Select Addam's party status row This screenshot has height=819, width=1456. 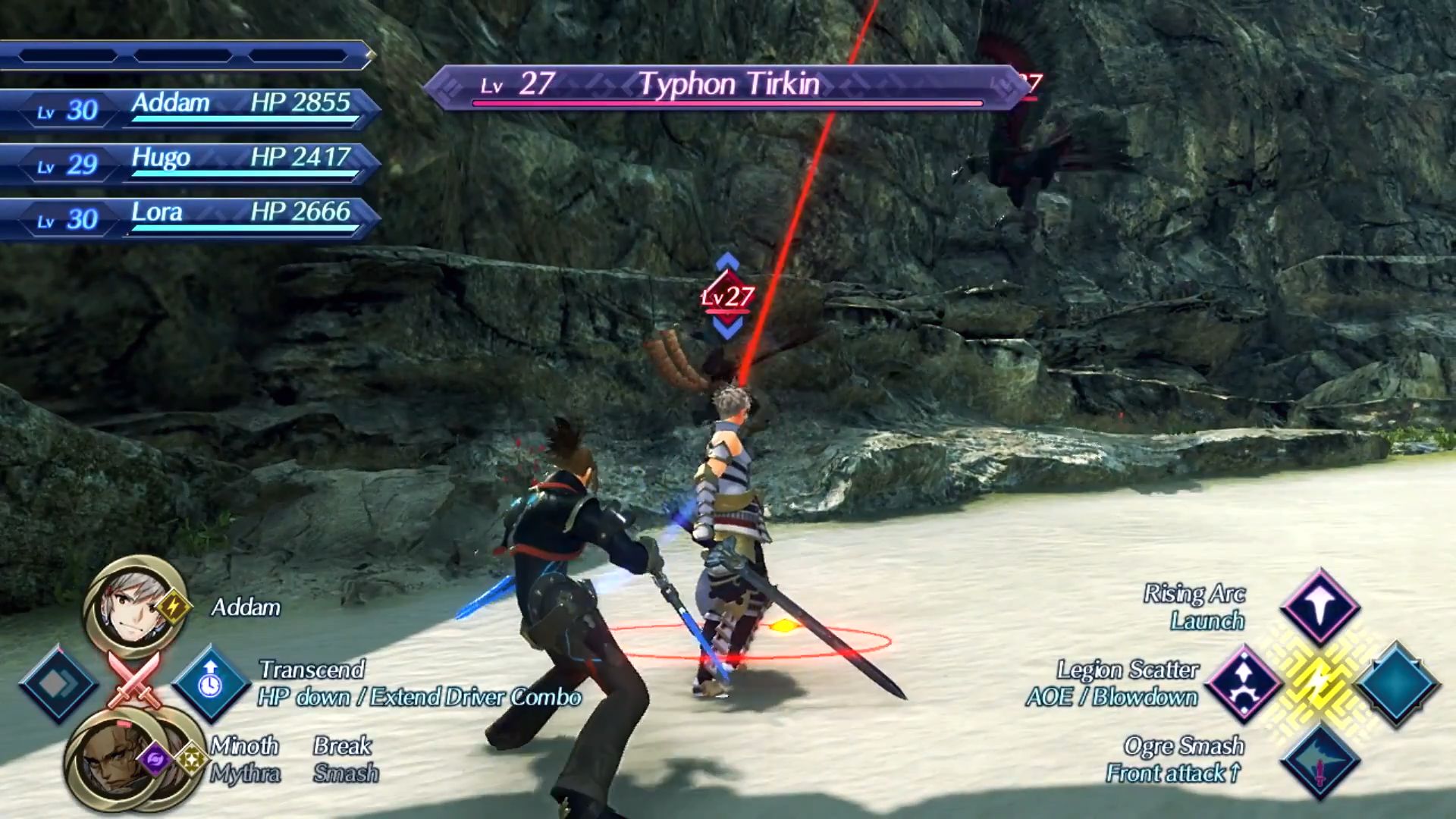tap(190, 108)
